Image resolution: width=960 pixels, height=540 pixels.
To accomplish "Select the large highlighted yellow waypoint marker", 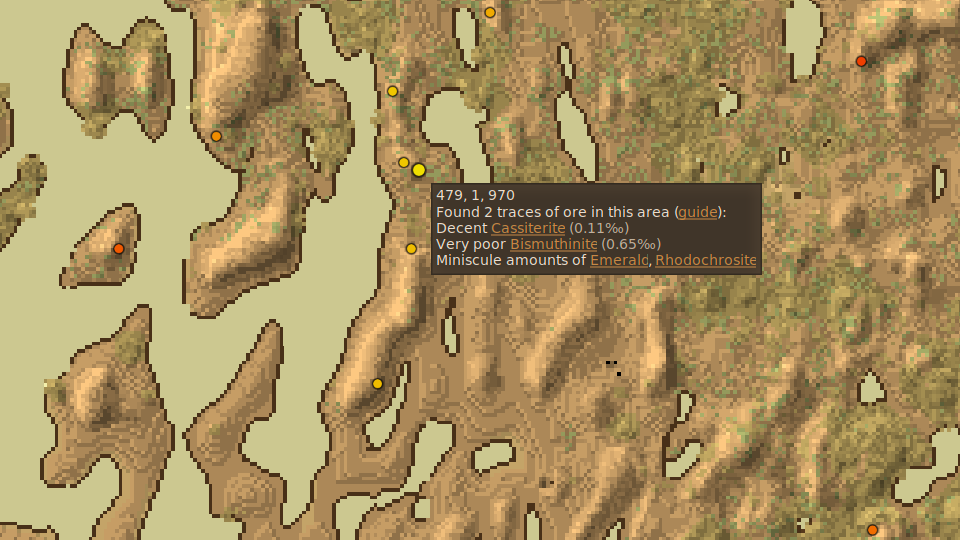I will pyautogui.click(x=419, y=170).
